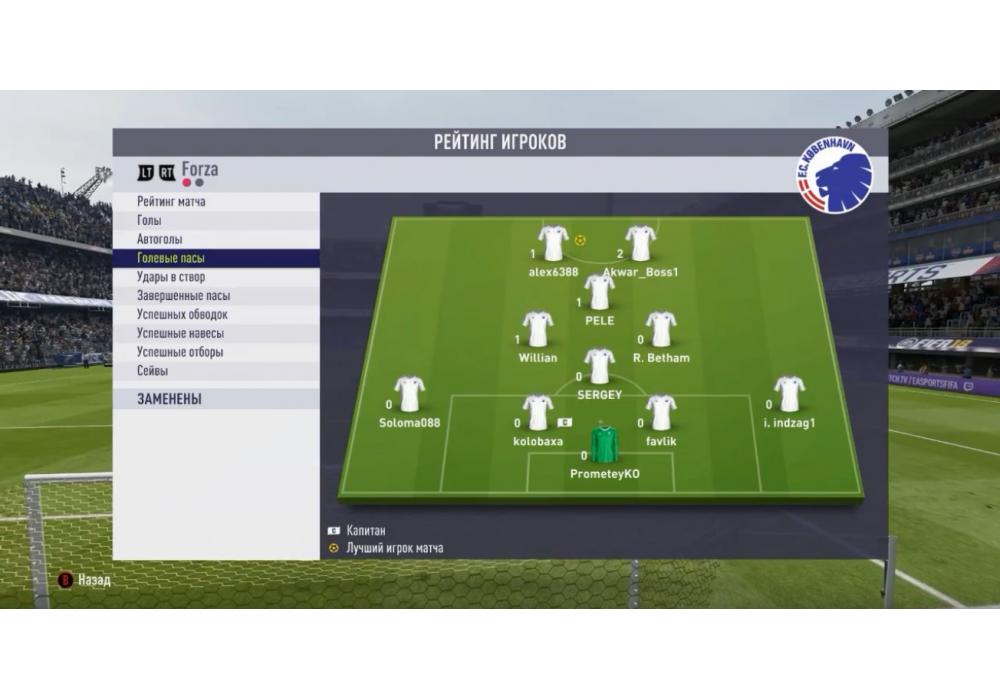Show Успешные навесы statistic

point(180,334)
